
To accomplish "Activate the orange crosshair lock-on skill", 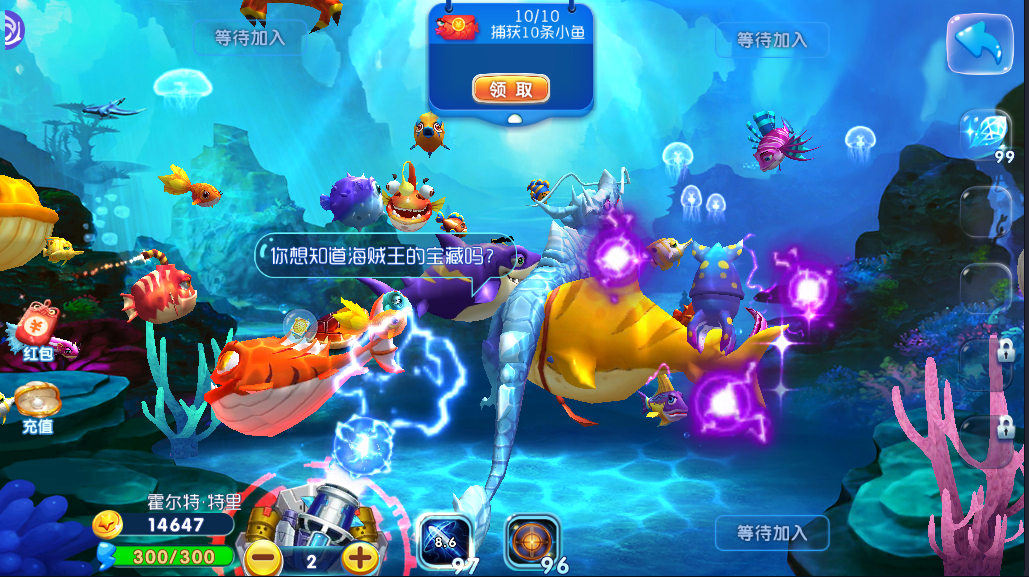I will pos(531,543).
